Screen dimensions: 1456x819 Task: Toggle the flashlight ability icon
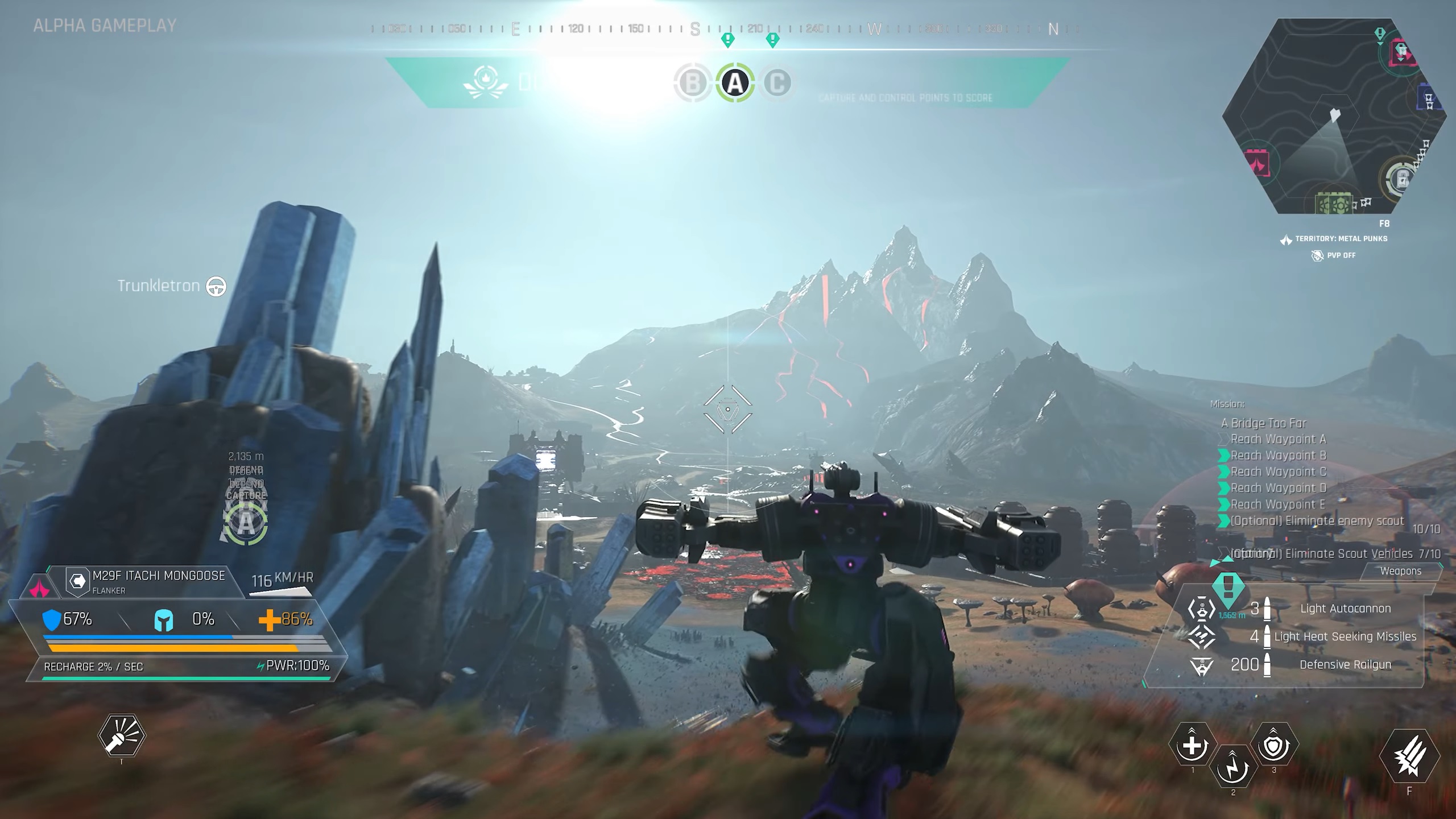(x=121, y=736)
